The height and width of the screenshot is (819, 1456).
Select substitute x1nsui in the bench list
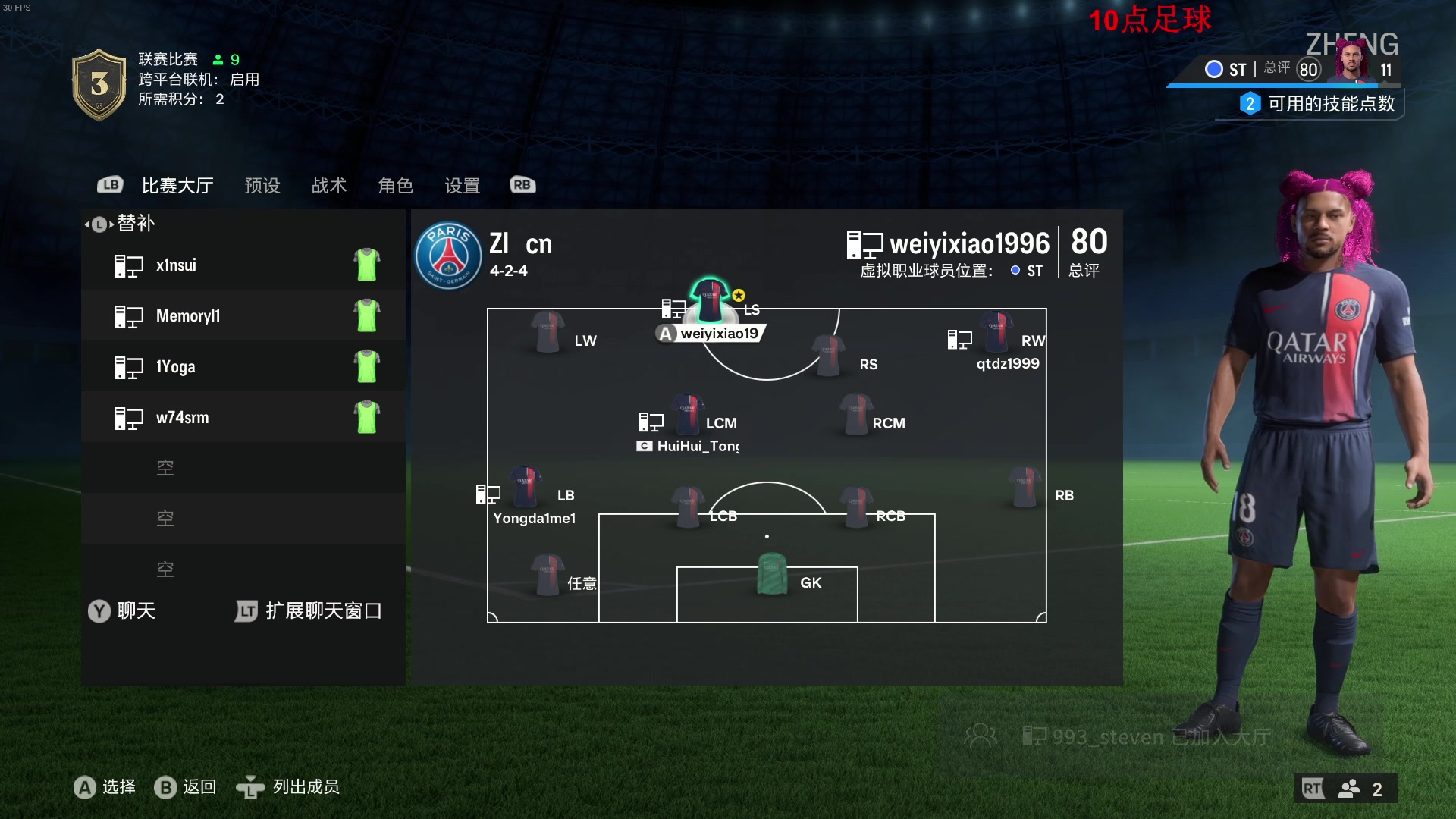pyautogui.click(x=243, y=265)
